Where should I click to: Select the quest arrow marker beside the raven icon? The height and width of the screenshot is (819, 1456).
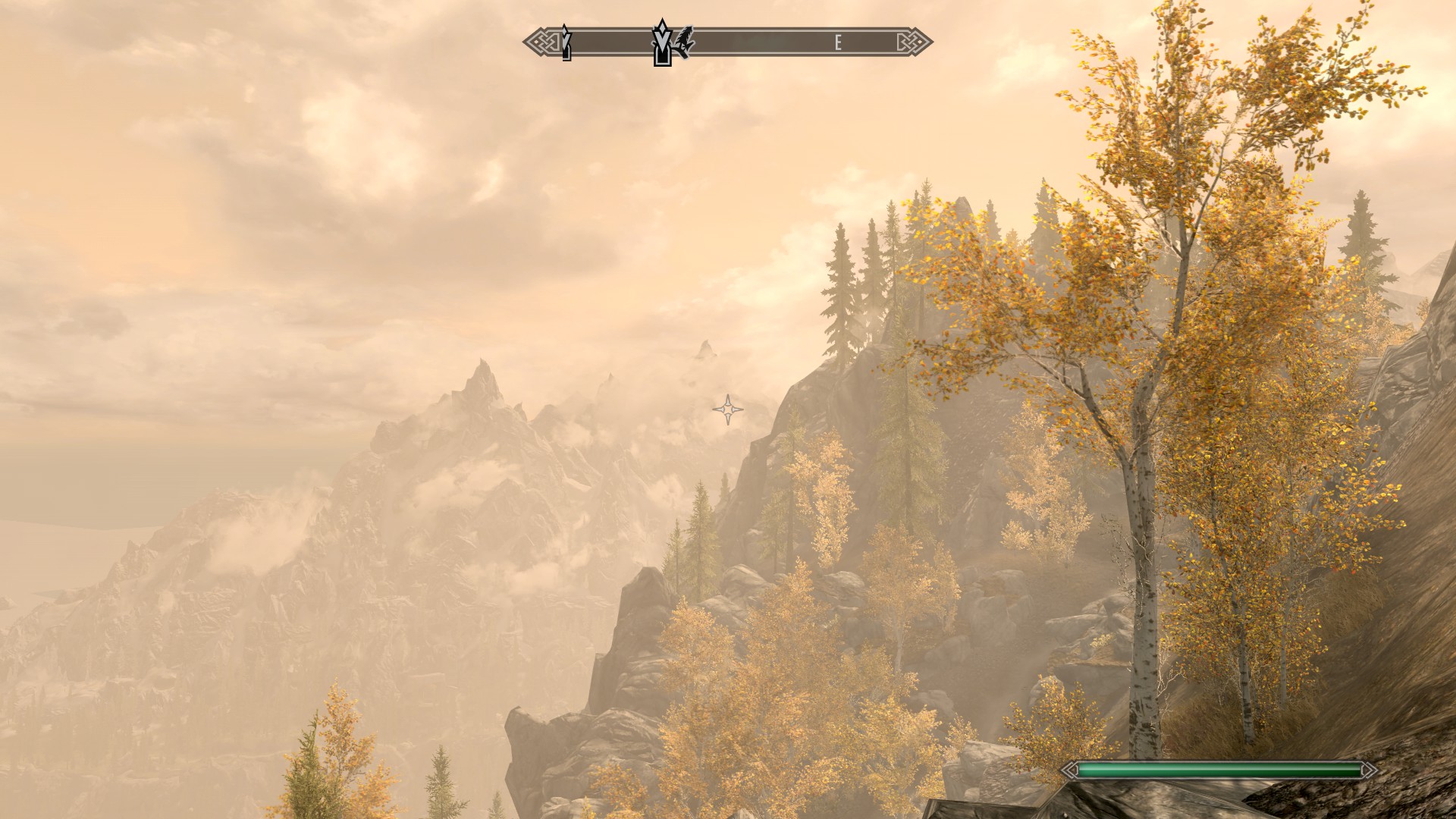pos(662,42)
